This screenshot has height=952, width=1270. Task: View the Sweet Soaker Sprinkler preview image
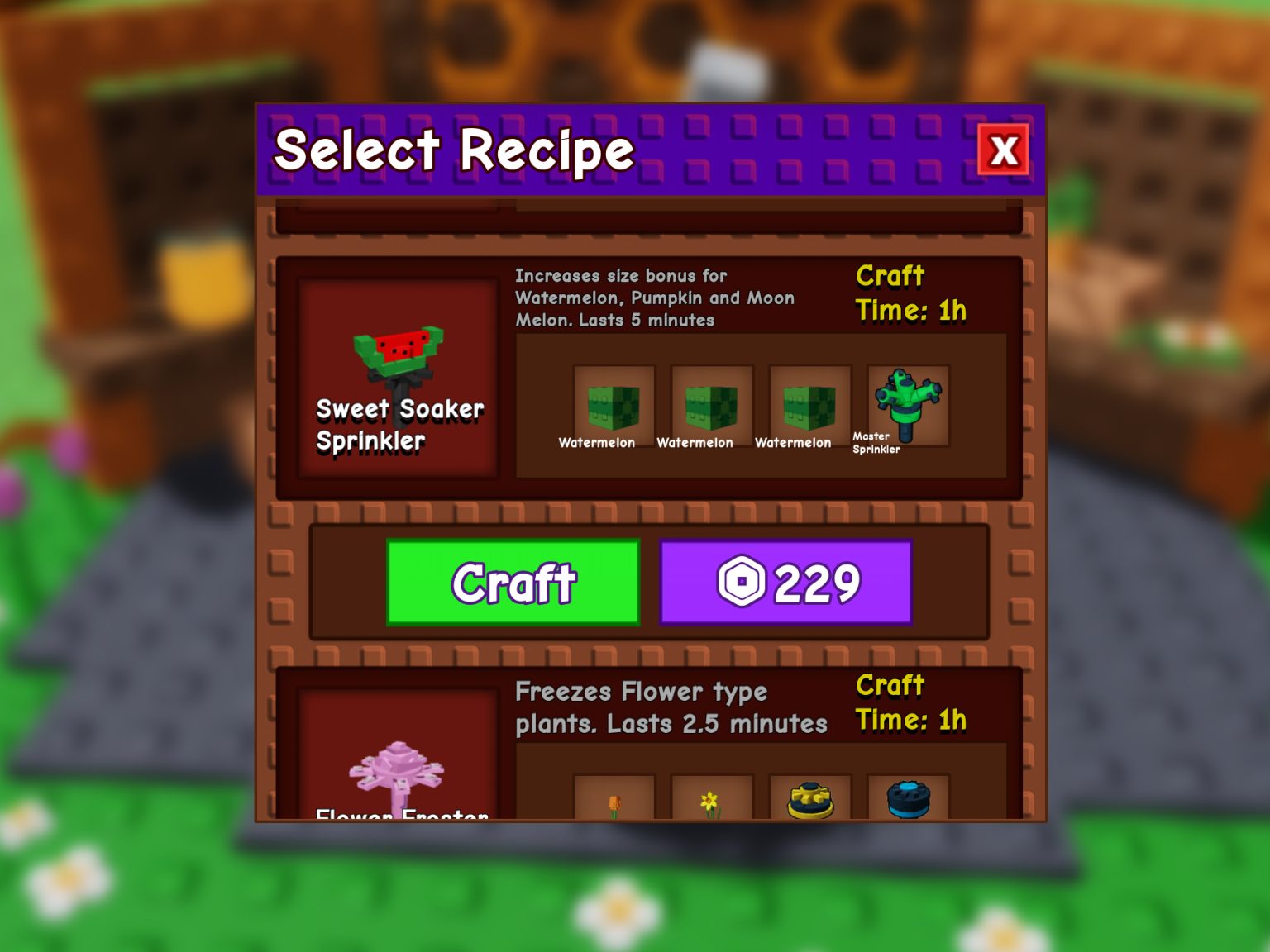click(399, 364)
